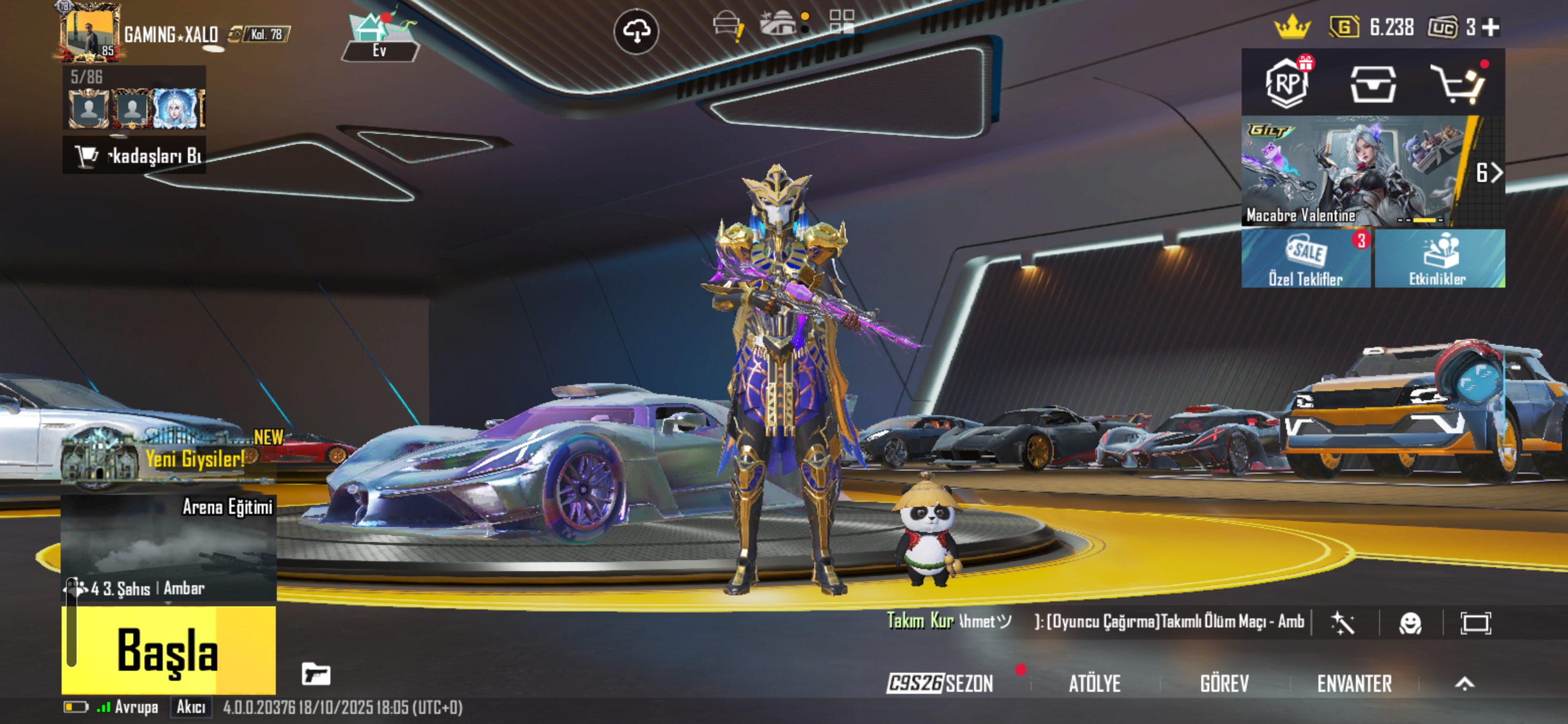Open the weapon loadout folder icon
This screenshot has height=724, width=1568.
tap(316, 674)
